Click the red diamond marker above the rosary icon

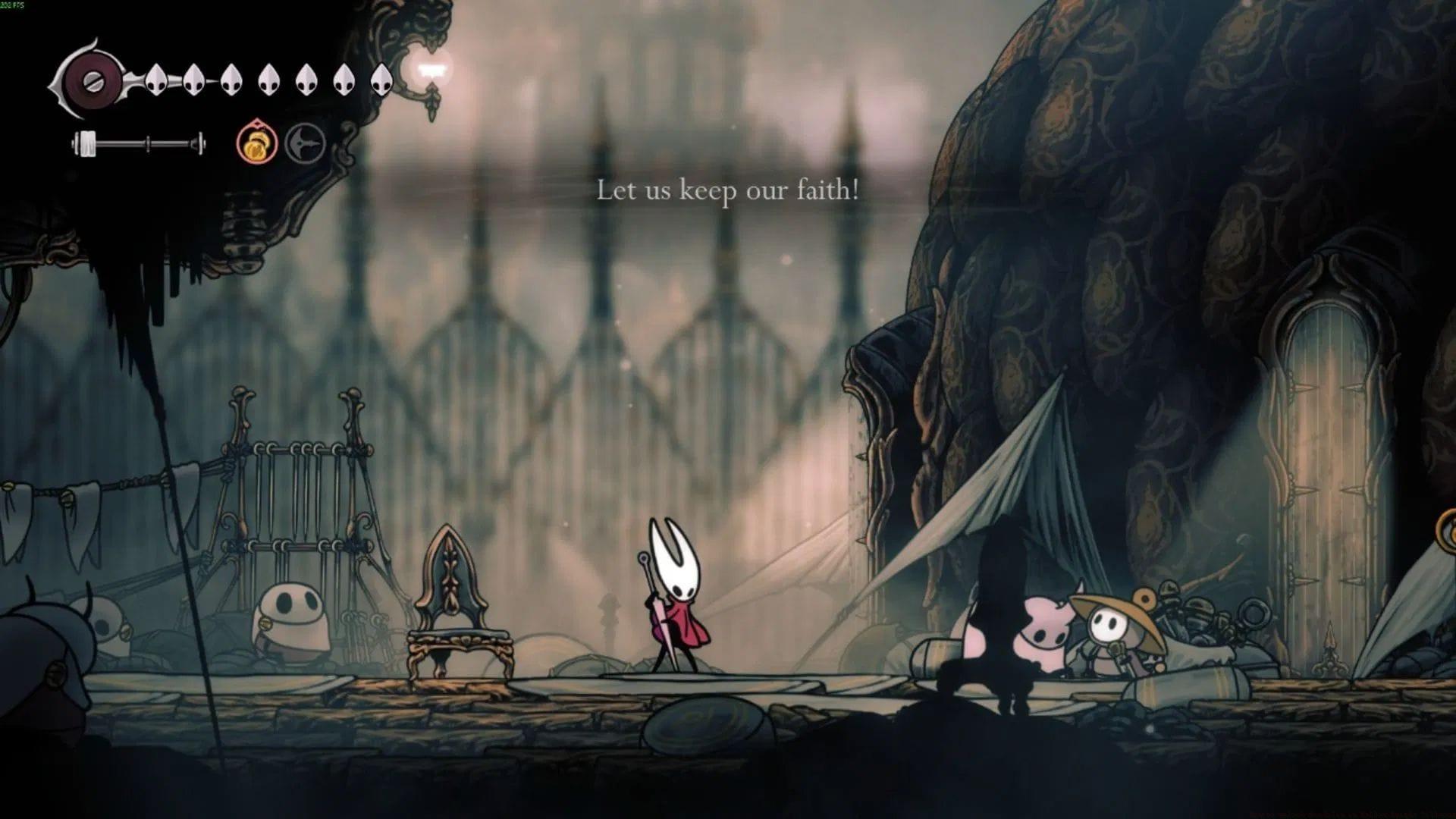(257, 124)
